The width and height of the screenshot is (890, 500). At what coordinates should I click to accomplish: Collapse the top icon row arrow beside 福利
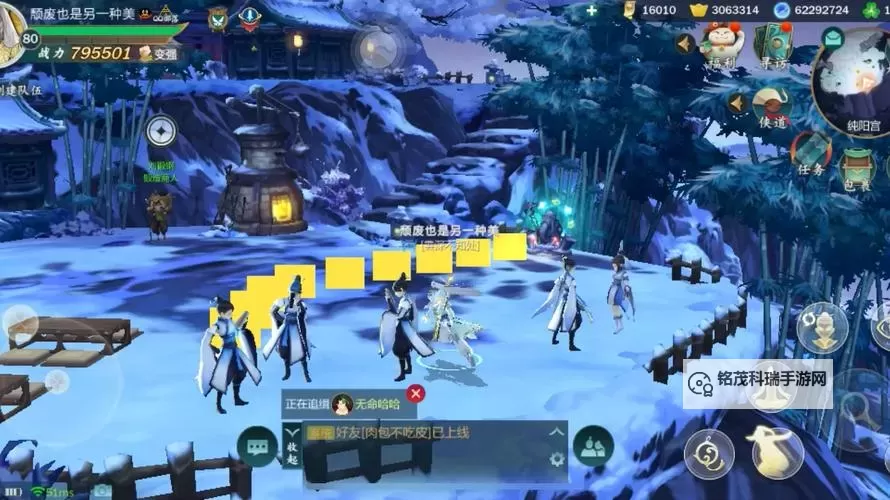pyautogui.click(x=685, y=43)
